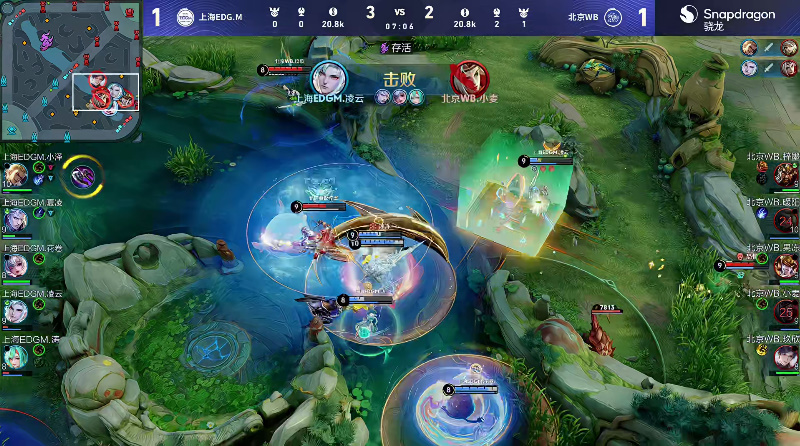Select EDGM.花卷 player portrait
Viewport: 800px width, 446px height.
coord(14,264)
